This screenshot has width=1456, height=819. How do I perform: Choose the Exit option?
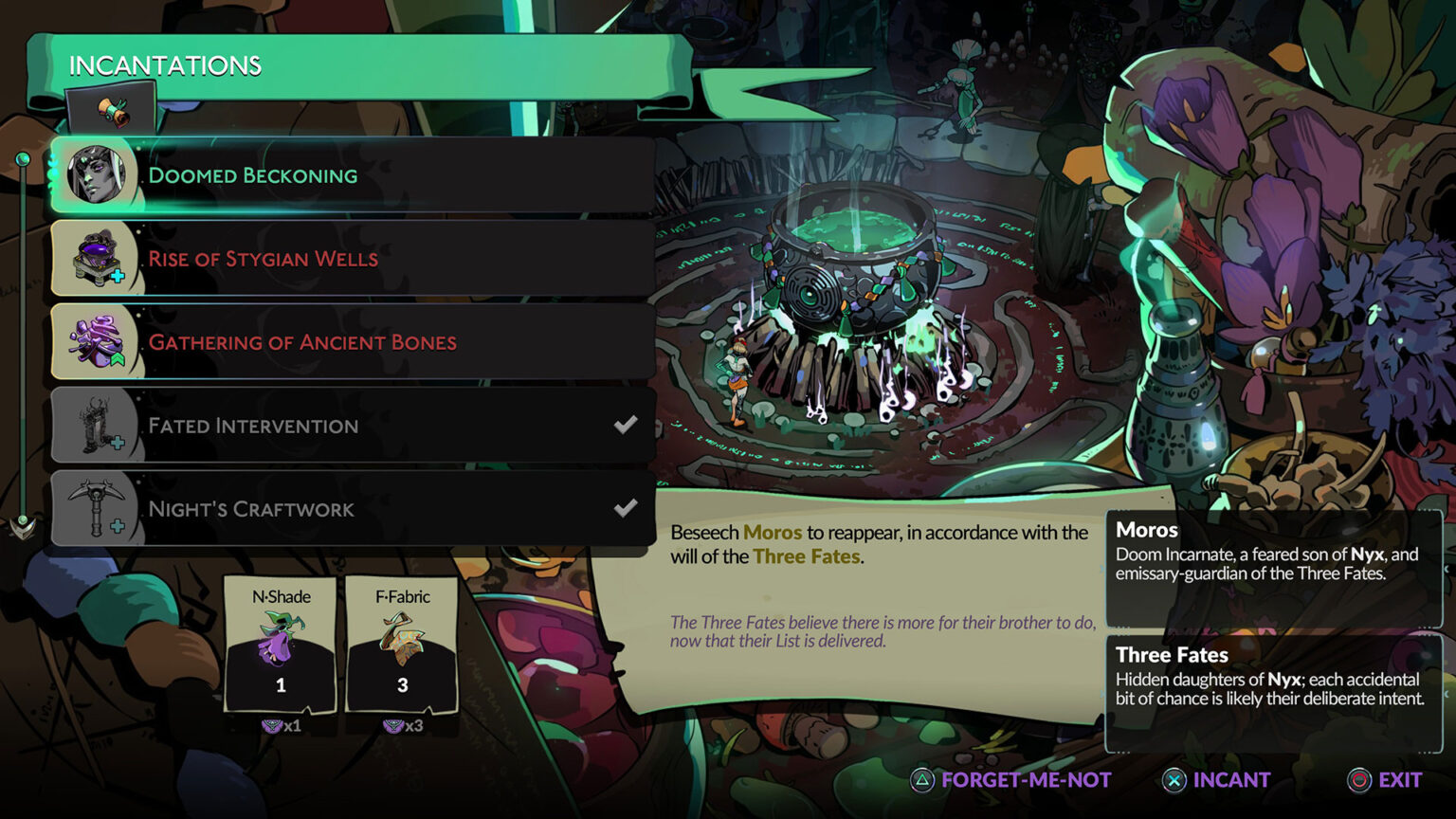(x=1401, y=779)
